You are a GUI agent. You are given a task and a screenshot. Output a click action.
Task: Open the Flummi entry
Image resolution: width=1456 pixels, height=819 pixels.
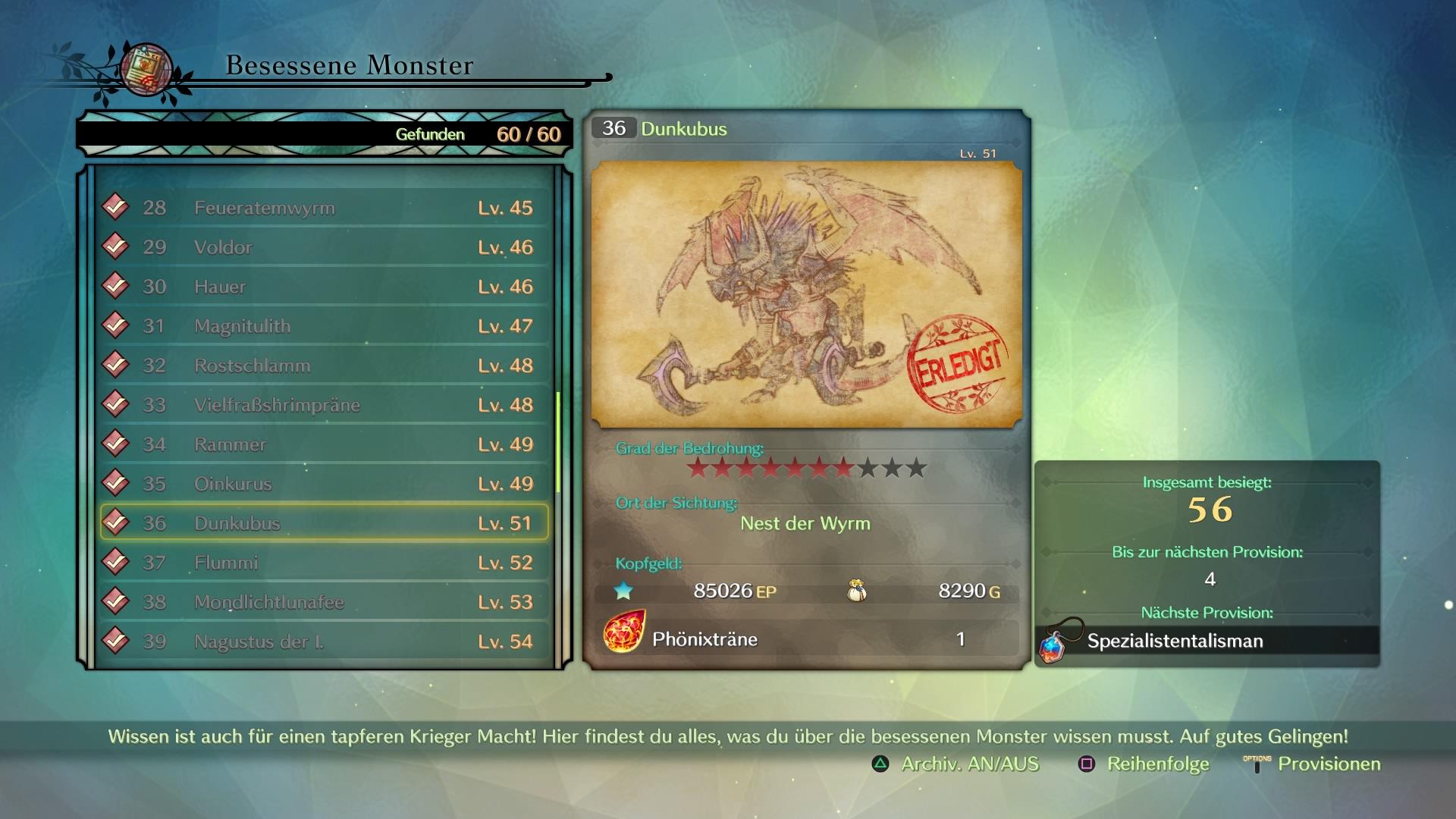(x=325, y=563)
